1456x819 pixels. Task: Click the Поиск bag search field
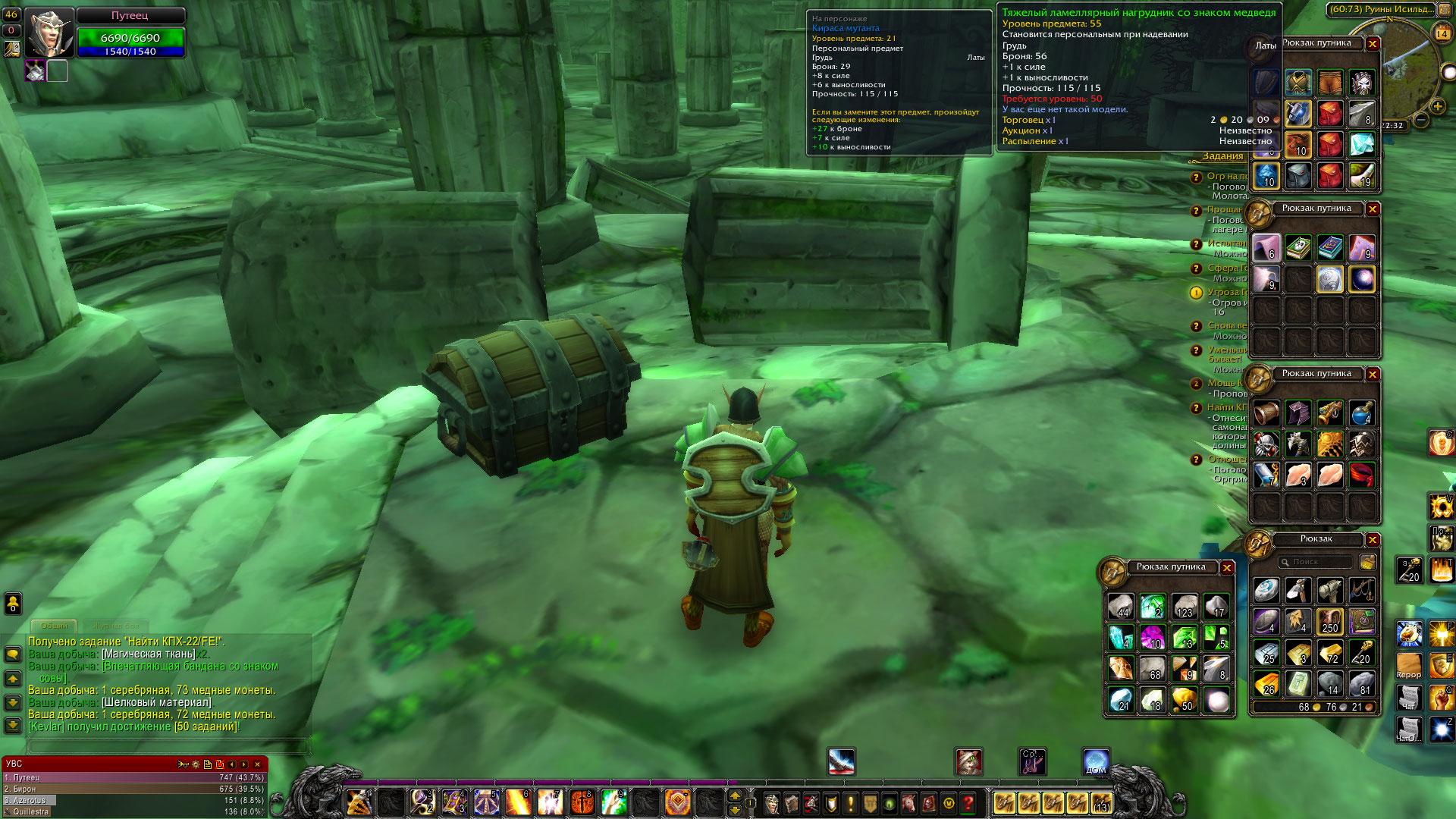coord(1316,562)
